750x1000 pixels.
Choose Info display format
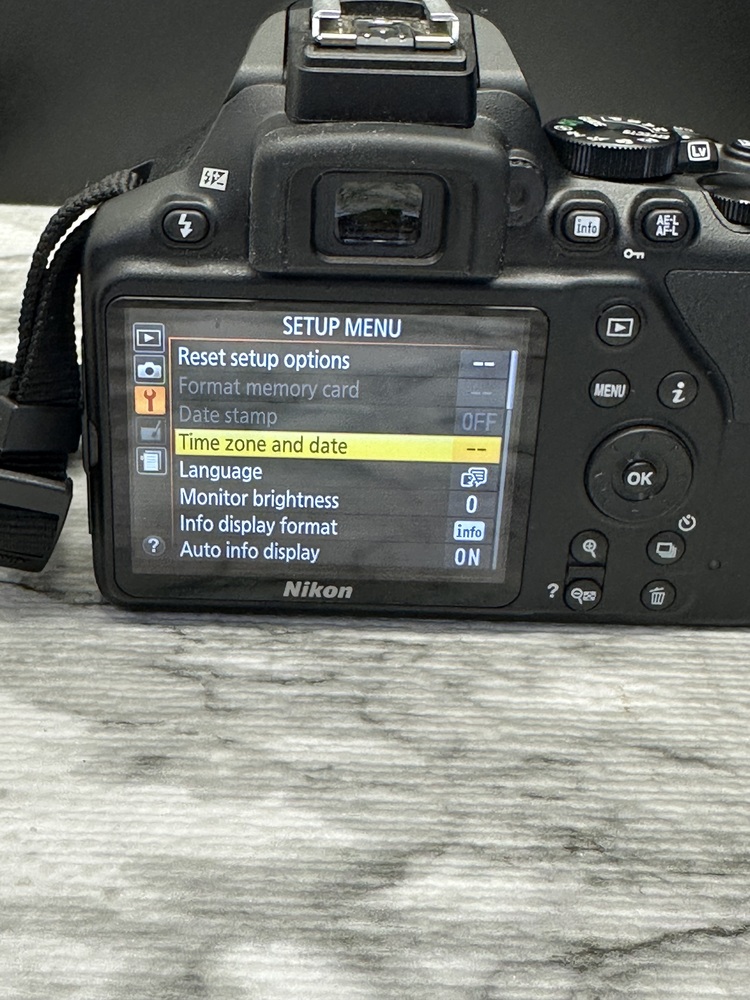click(x=258, y=526)
